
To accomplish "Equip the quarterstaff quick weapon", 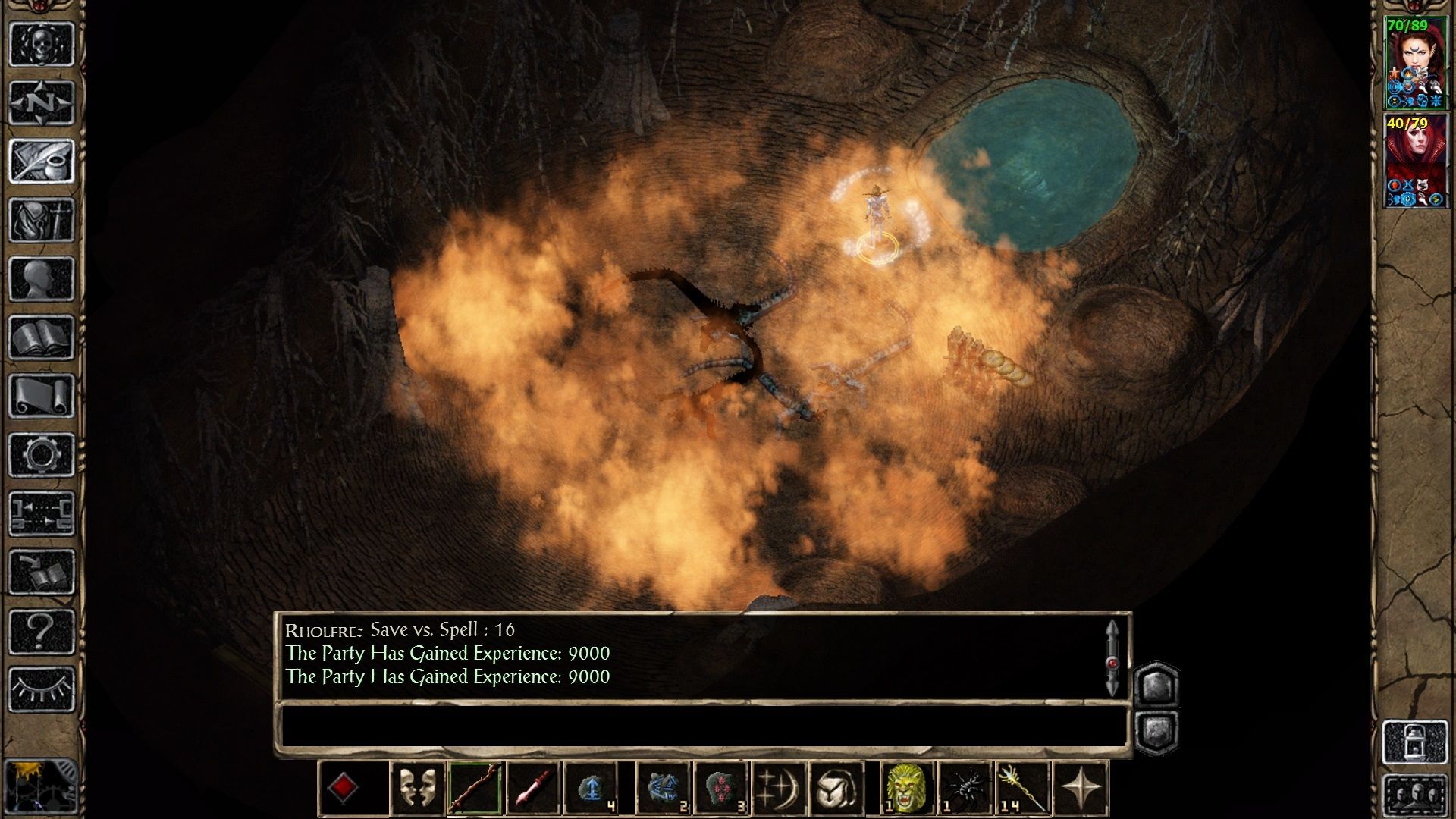I will coord(475,789).
